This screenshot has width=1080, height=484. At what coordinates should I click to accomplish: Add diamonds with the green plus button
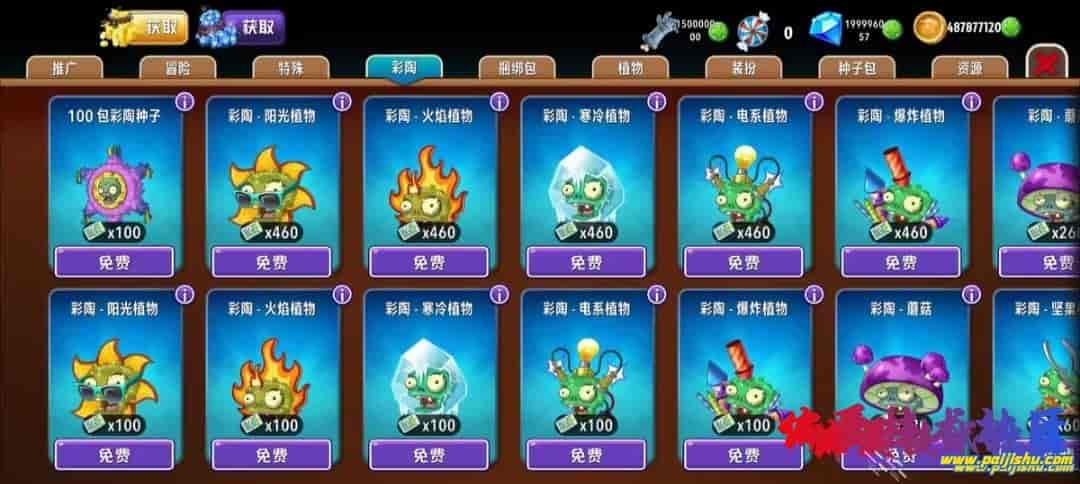coord(892,30)
